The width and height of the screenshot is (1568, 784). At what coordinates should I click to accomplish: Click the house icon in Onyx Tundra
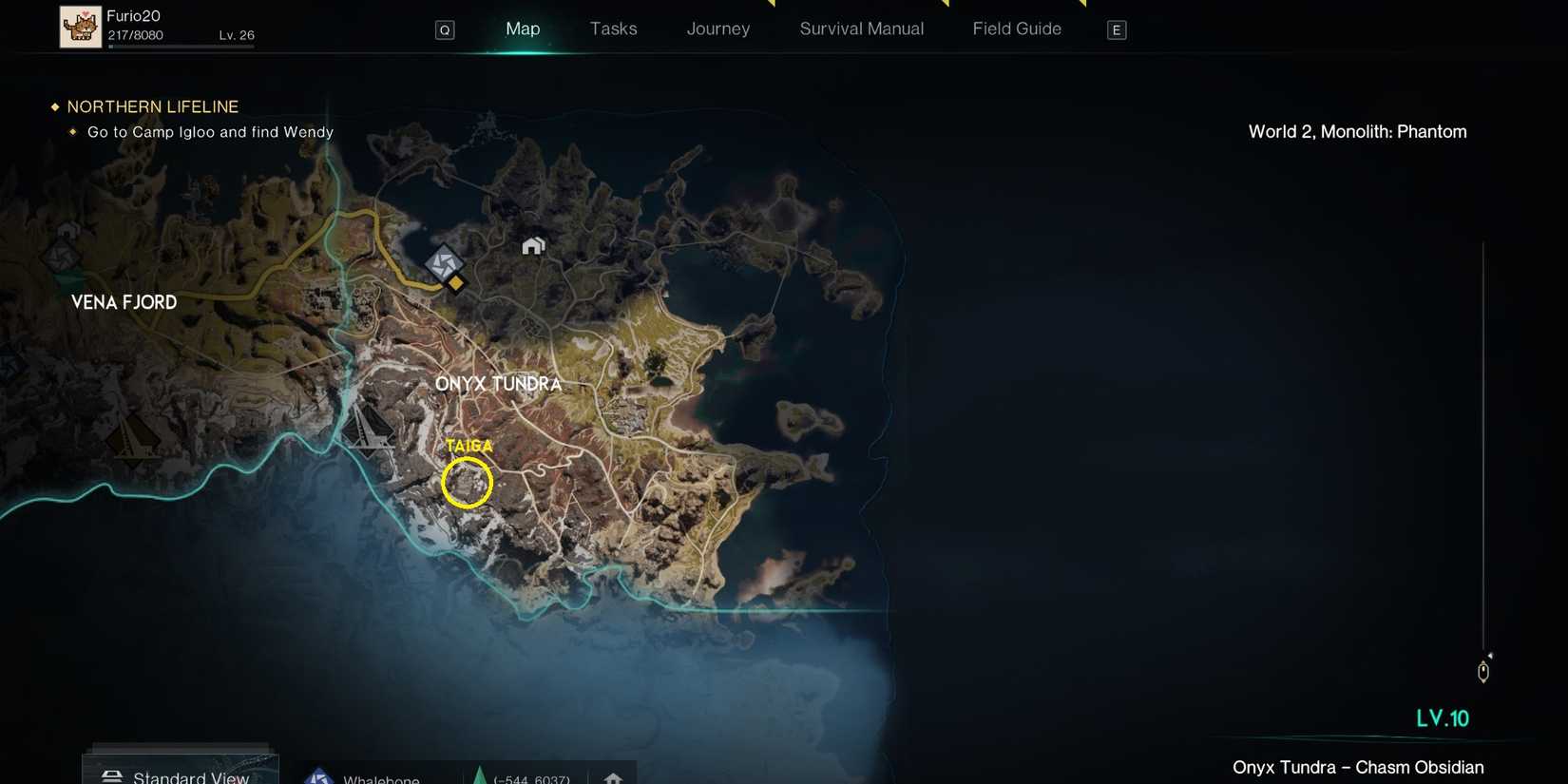click(x=533, y=245)
